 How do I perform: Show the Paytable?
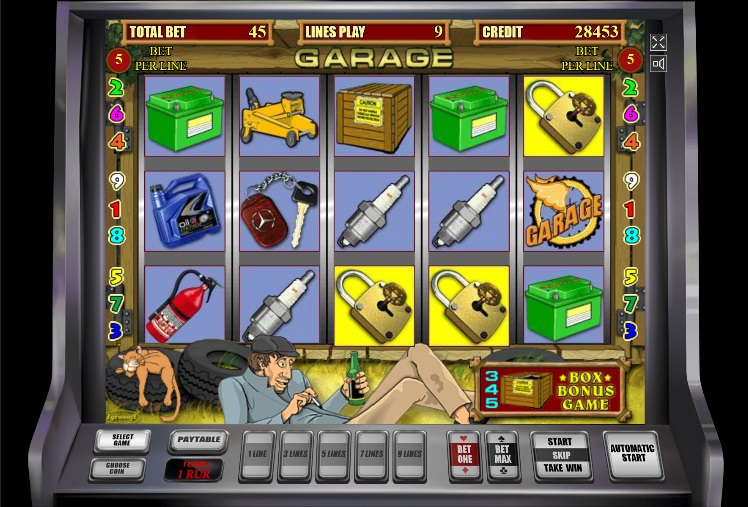tap(197, 439)
